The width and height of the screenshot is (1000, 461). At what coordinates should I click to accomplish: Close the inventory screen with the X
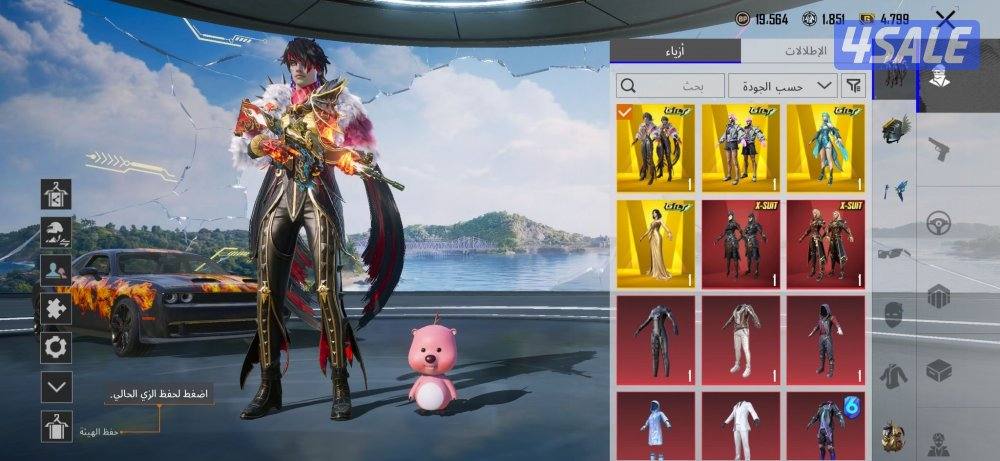pos(944,17)
